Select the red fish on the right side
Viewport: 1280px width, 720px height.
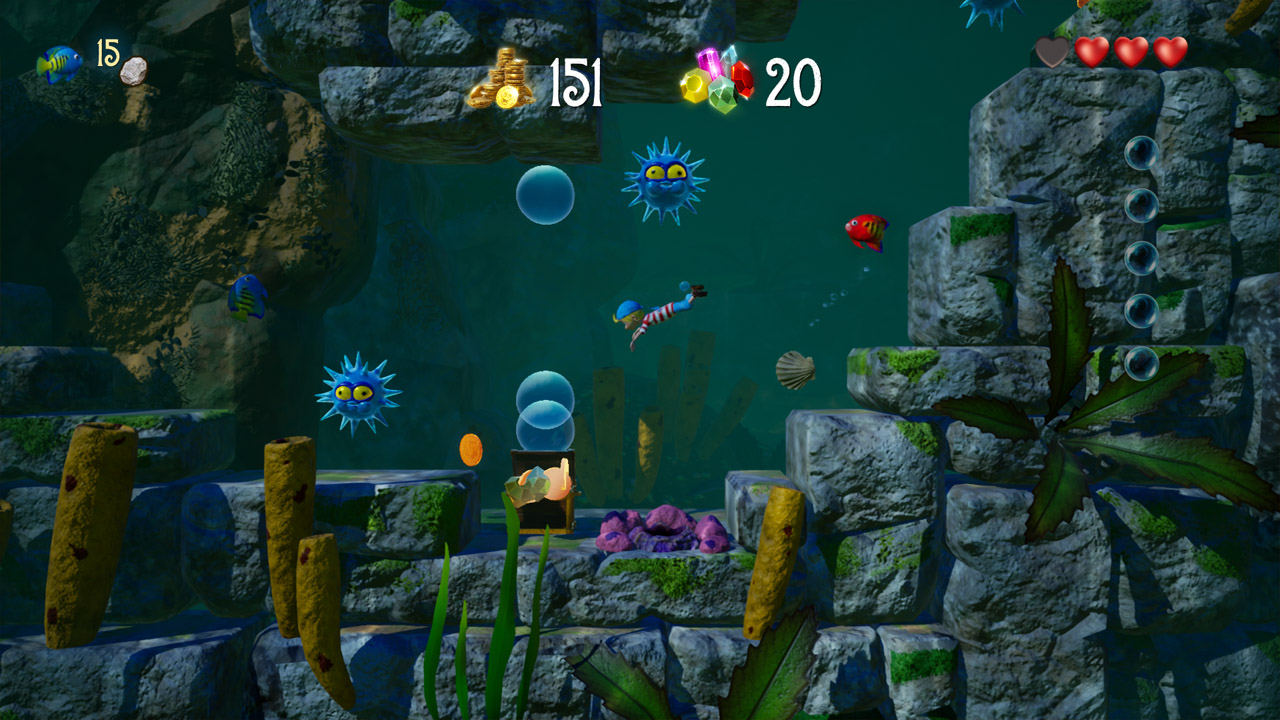(x=864, y=231)
